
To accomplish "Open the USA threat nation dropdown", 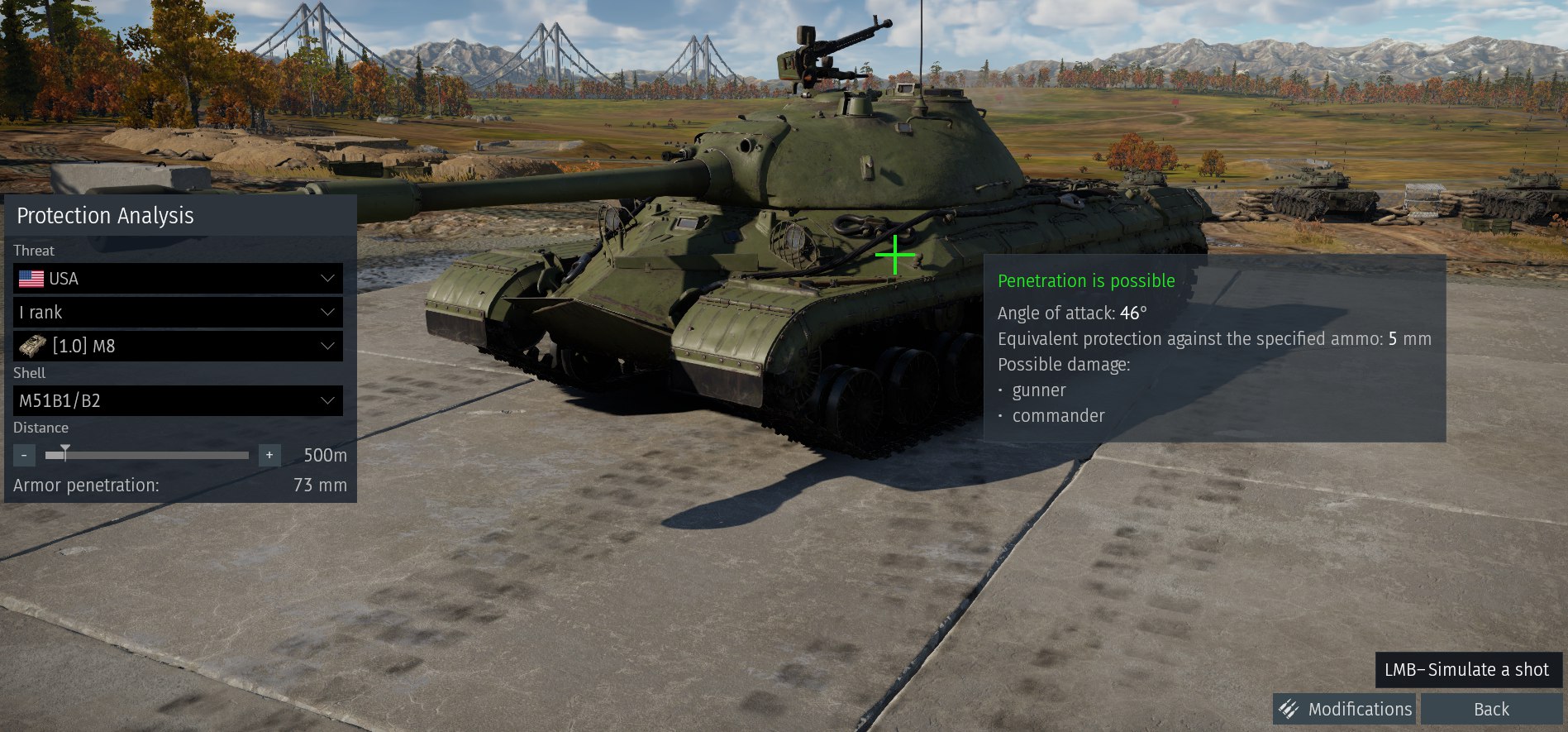I will (x=178, y=279).
